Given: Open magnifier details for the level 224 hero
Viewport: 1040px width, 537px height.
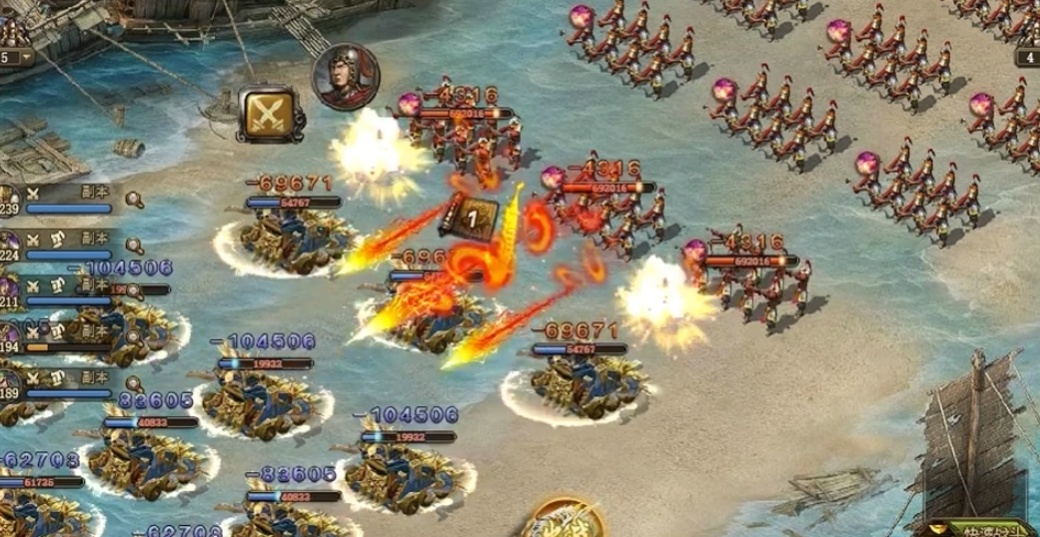Looking at the screenshot, I should click(x=134, y=245).
